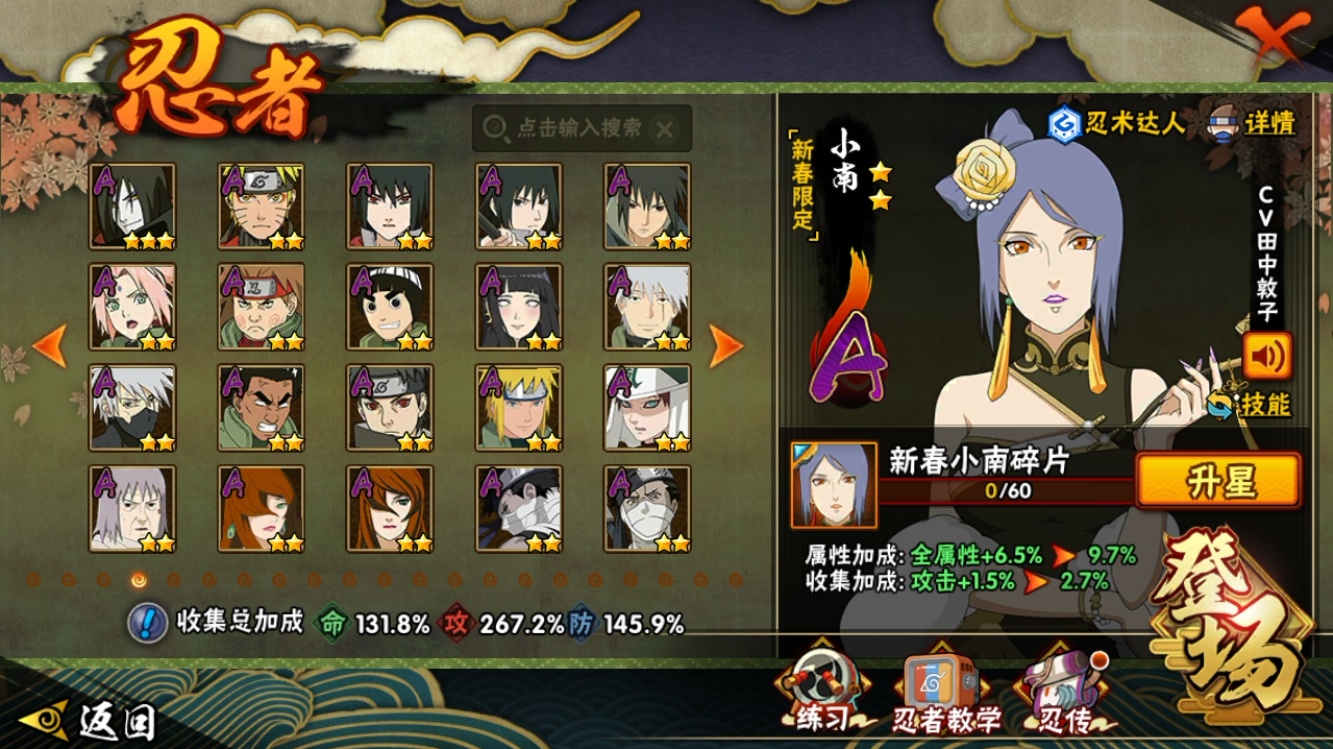Tap the 升星 star-up button
This screenshot has height=749, width=1333.
1219,482
